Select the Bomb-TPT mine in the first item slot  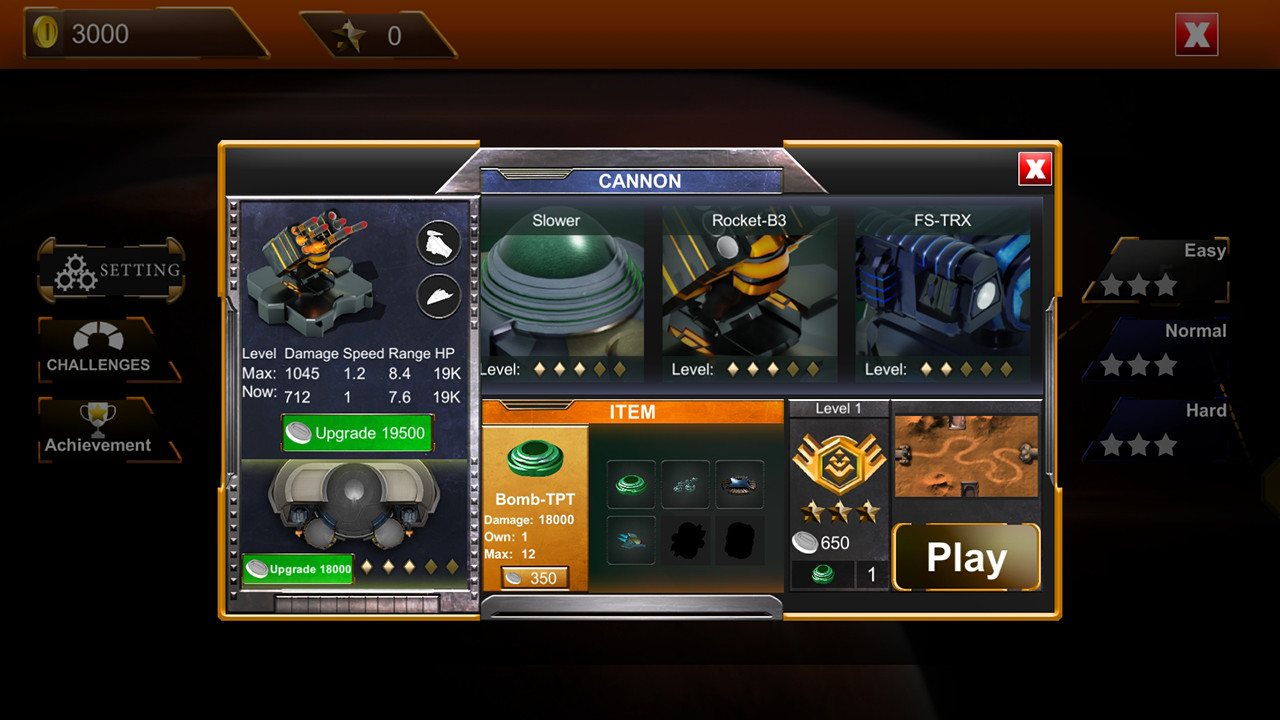tap(630, 484)
